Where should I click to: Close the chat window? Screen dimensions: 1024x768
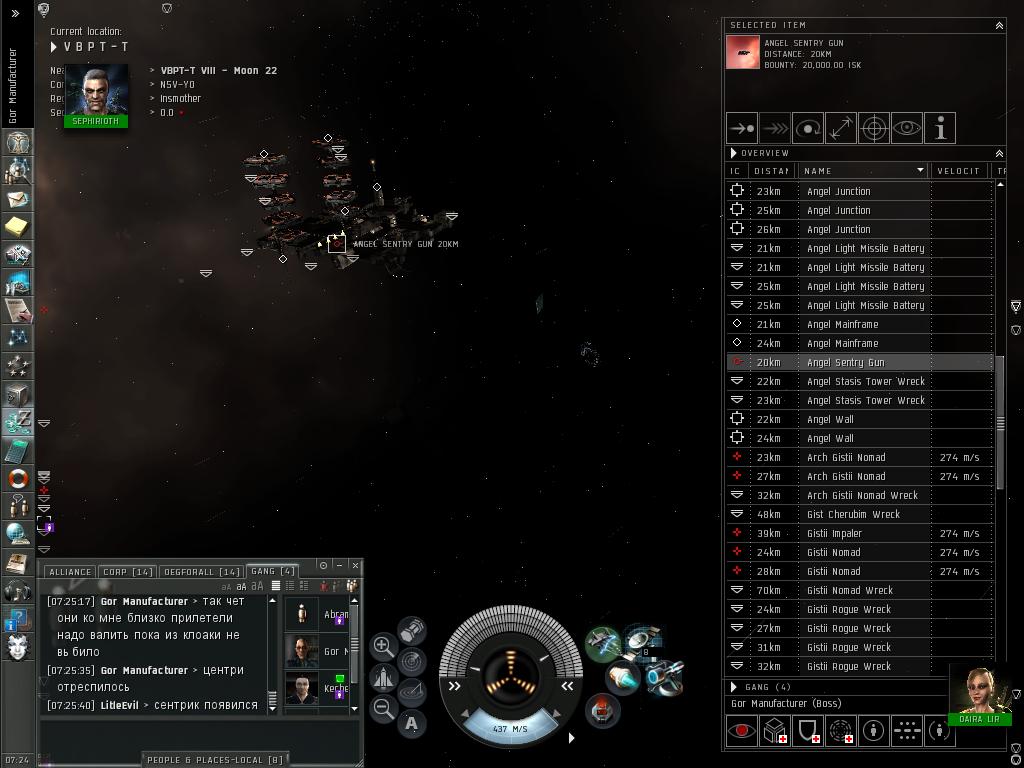point(355,566)
